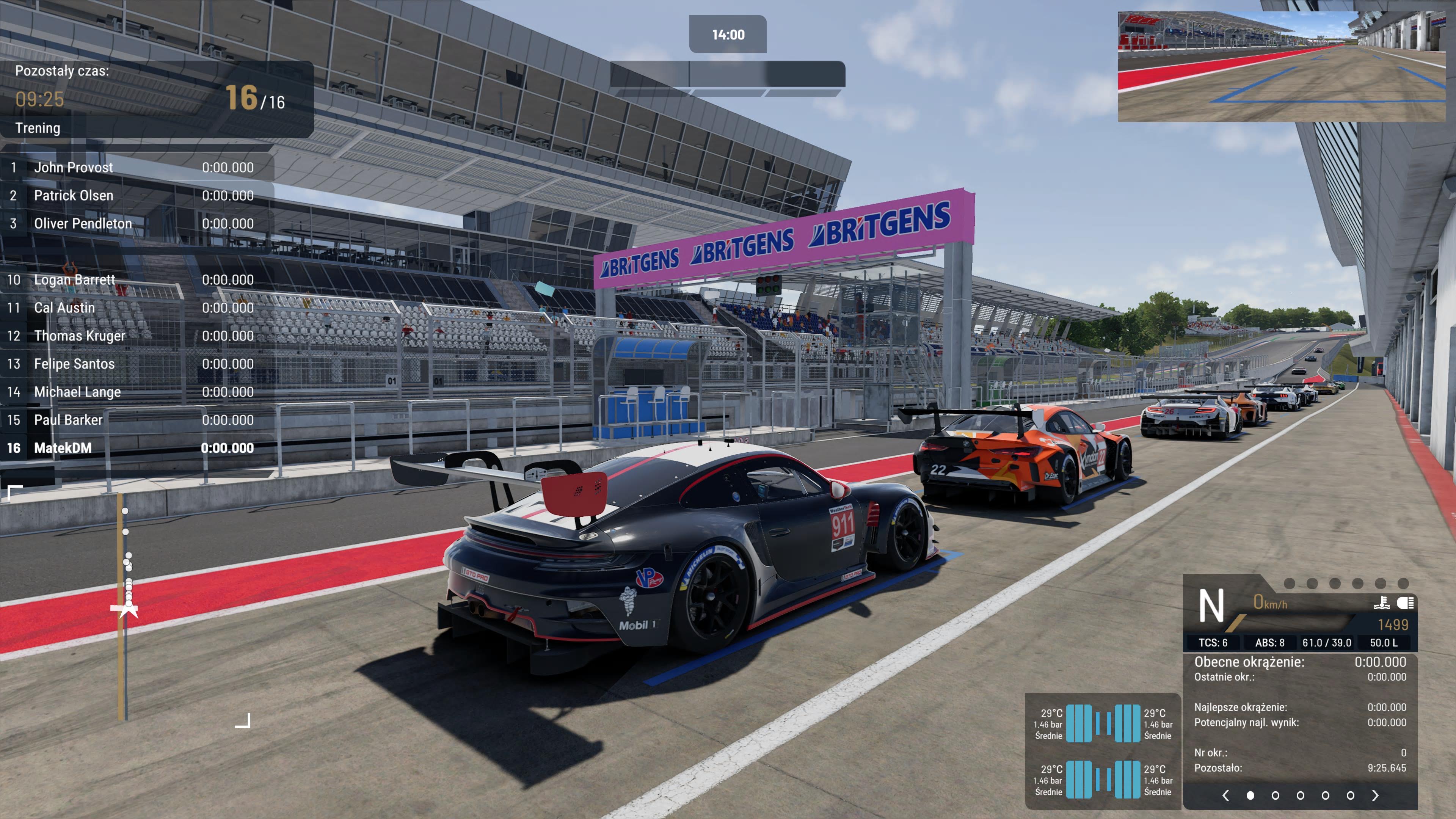This screenshot has width=1456, height=819.
Task: Click the rear-view mirror display
Action: tap(1281, 67)
